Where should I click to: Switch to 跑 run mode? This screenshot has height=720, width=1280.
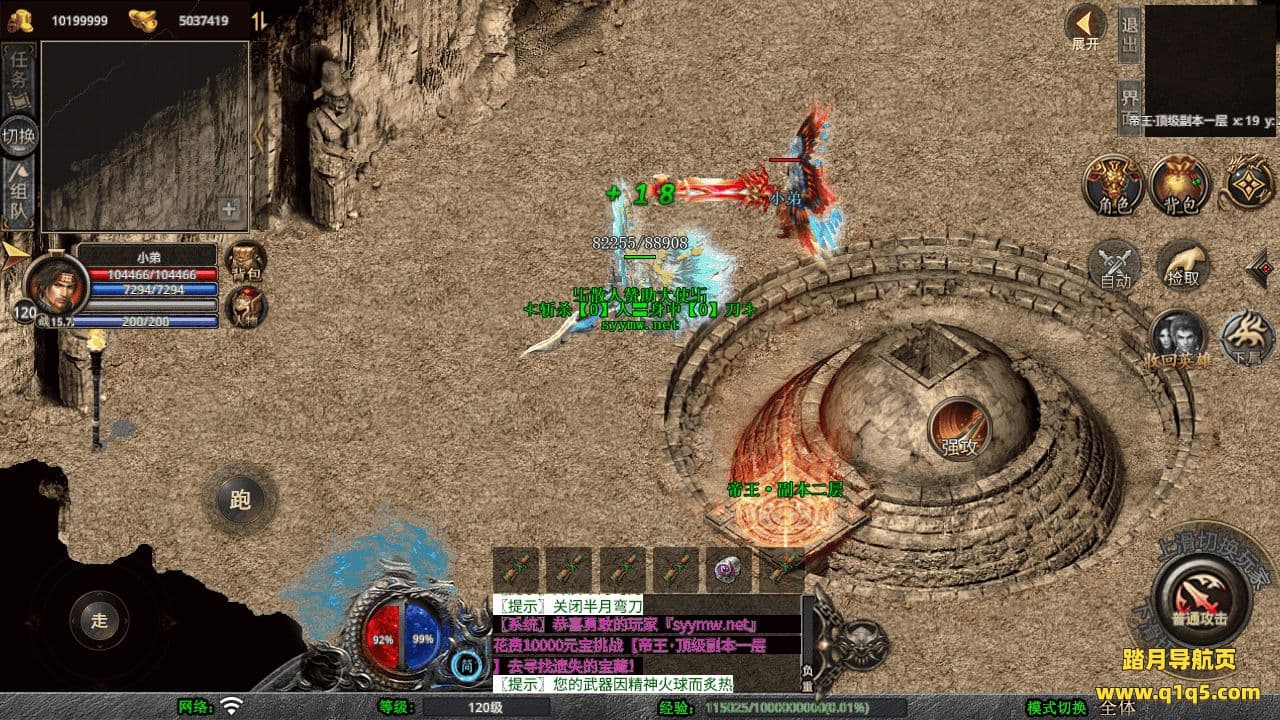240,499
